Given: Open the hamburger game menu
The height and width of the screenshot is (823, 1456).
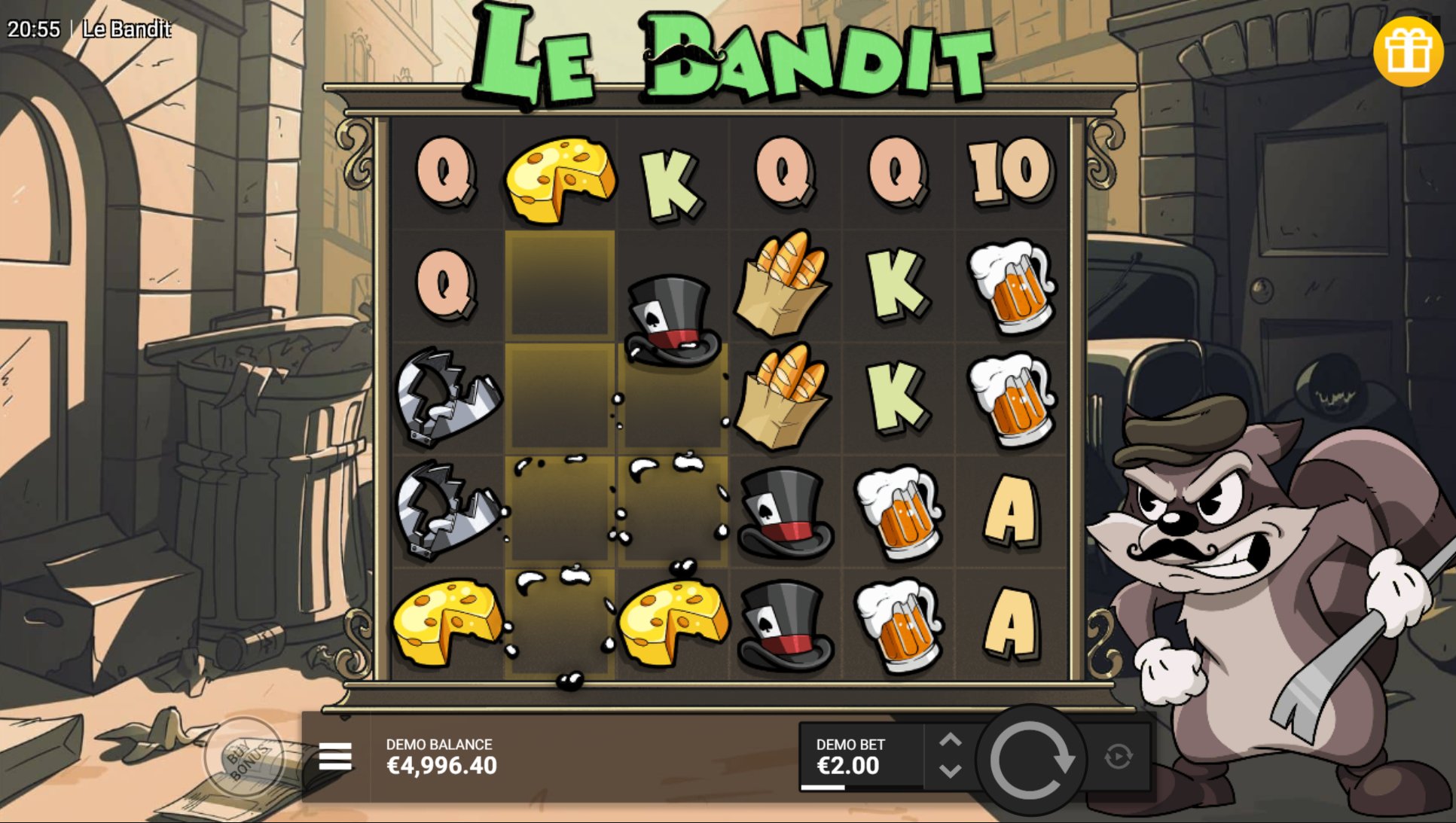Looking at the screenshot, I should coord(334,756).
